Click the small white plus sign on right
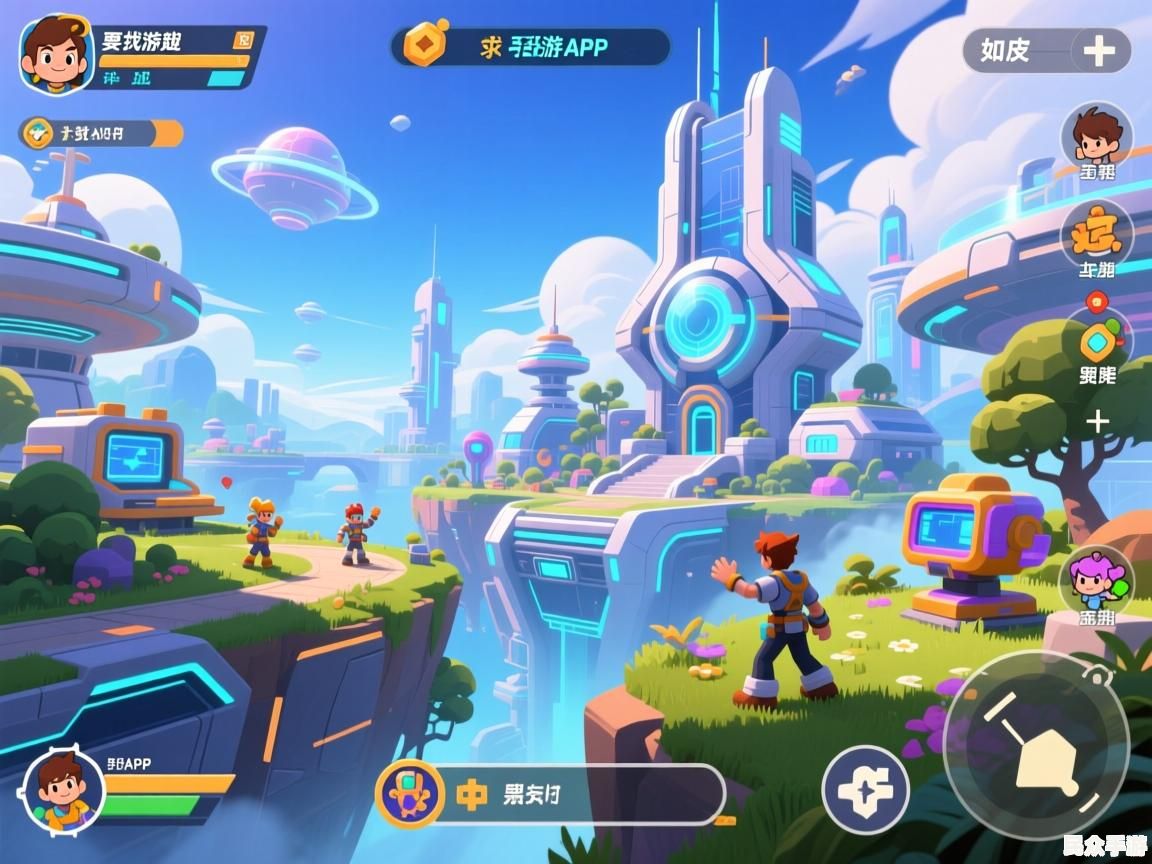The height and width of the screenshot is (864, 1152). [1098, 421]
